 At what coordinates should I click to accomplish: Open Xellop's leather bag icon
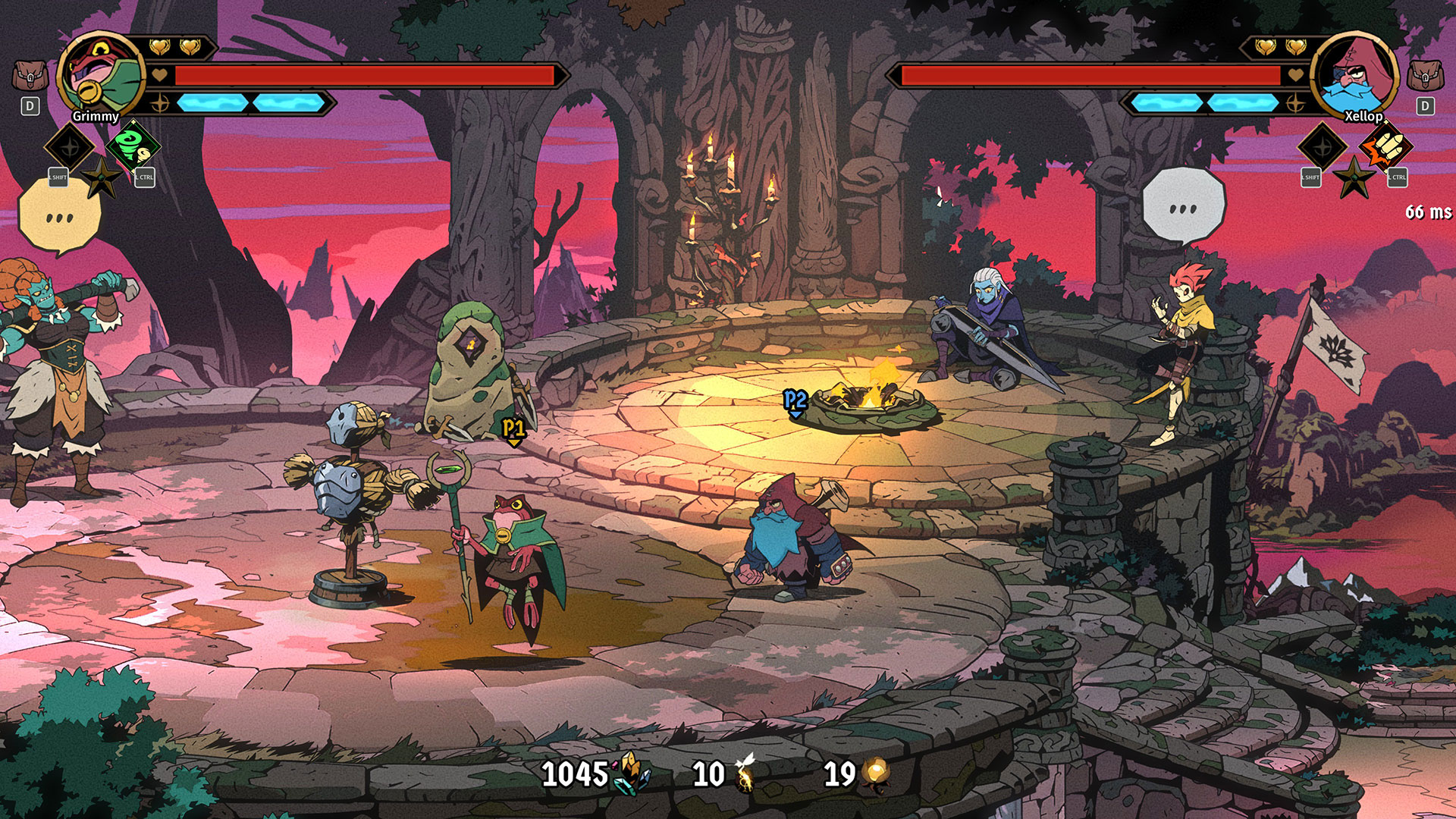(x=1425, y=77)
